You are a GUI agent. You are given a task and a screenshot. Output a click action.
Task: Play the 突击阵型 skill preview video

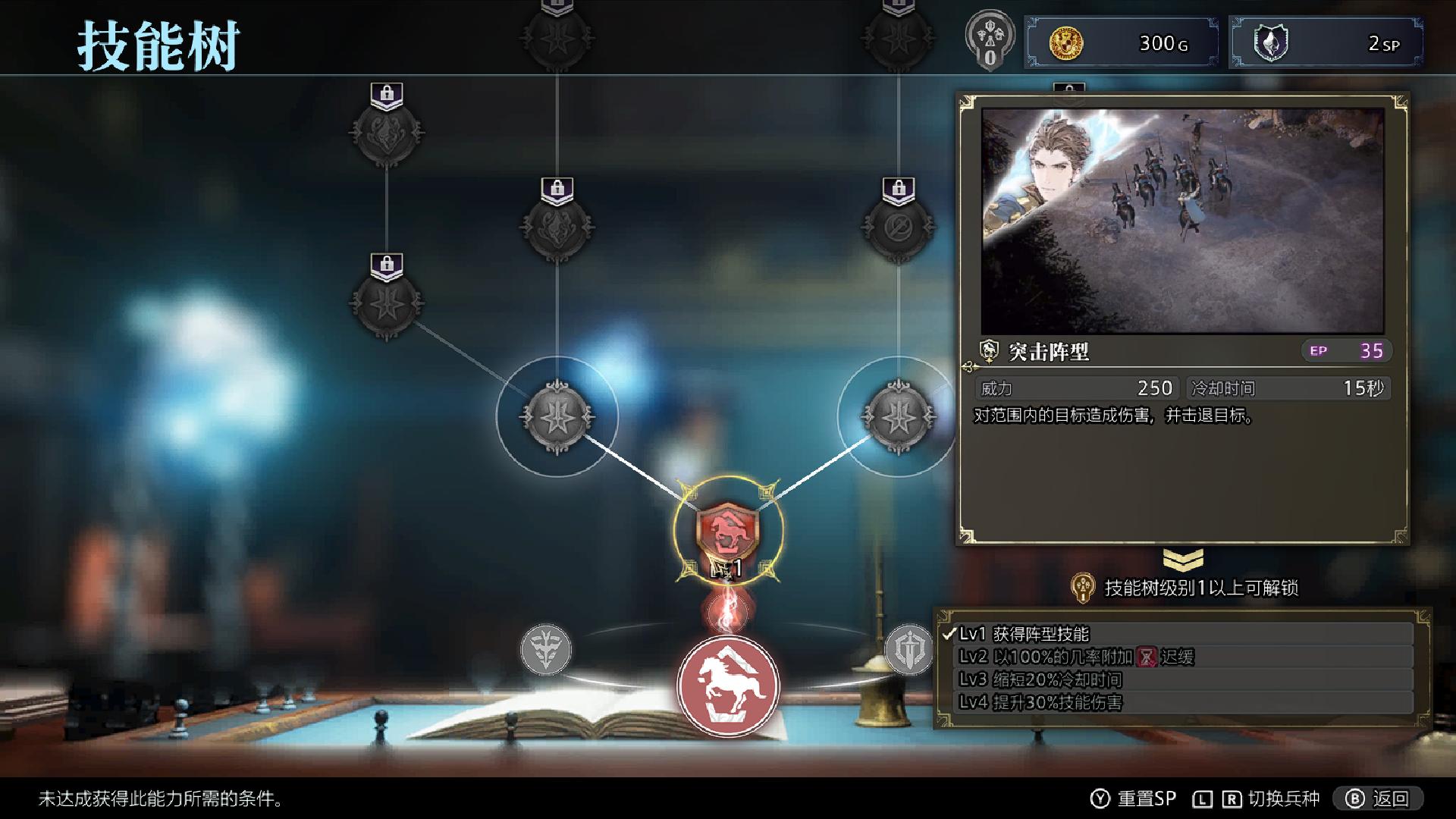(1182, 220)
